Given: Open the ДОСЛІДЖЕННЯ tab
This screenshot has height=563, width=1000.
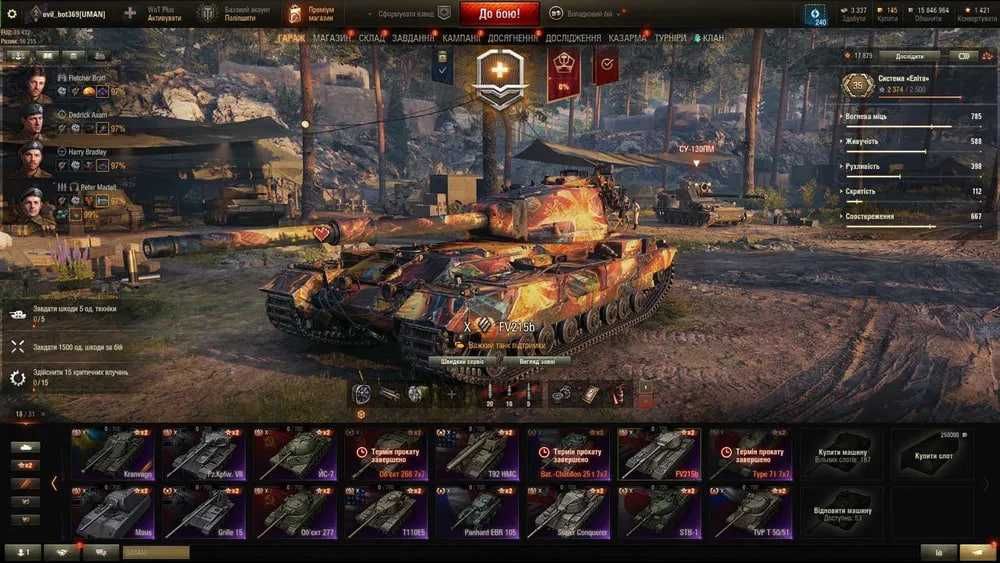Looking at the screenshot, I should pos(573,38).
